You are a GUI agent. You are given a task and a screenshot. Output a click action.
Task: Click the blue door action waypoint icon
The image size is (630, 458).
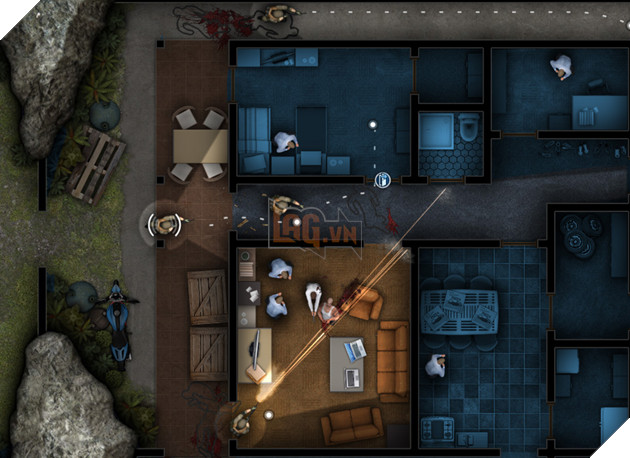click(382, 179)
